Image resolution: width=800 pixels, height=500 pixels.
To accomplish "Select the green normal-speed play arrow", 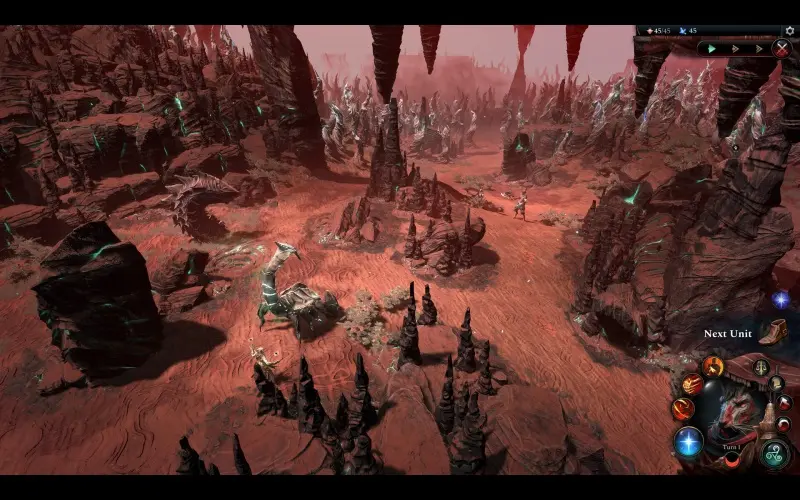I will click(712, 47).
